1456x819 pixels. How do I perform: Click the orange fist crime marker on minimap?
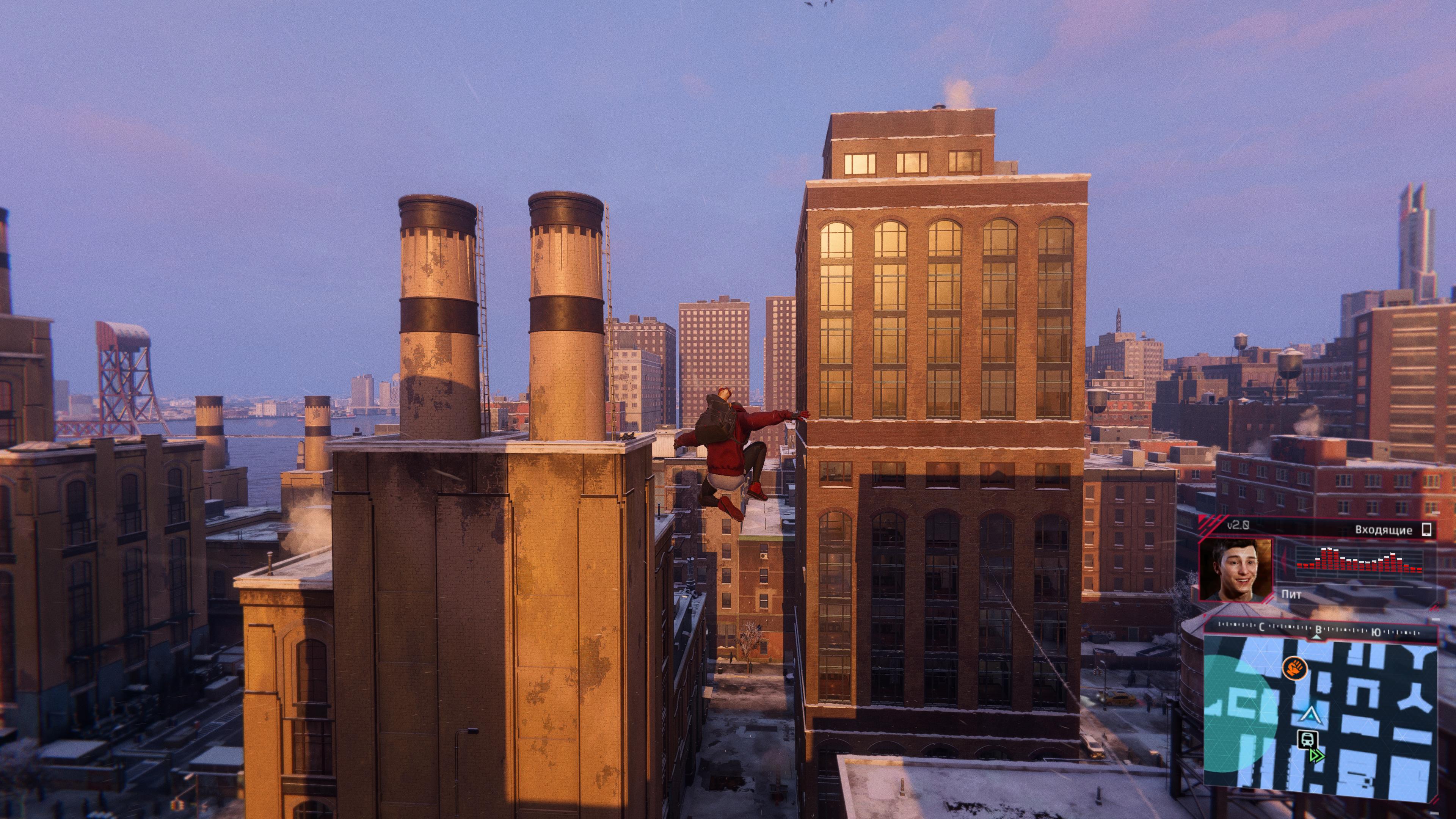tap(1294, 668)
